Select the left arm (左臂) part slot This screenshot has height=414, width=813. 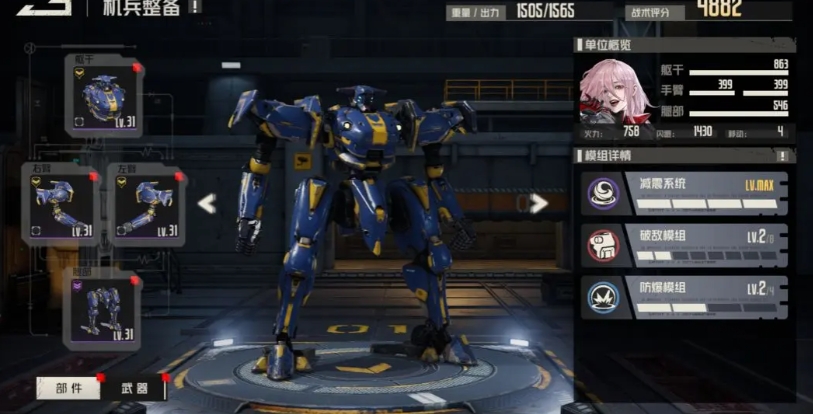click(x=147, y=203)
